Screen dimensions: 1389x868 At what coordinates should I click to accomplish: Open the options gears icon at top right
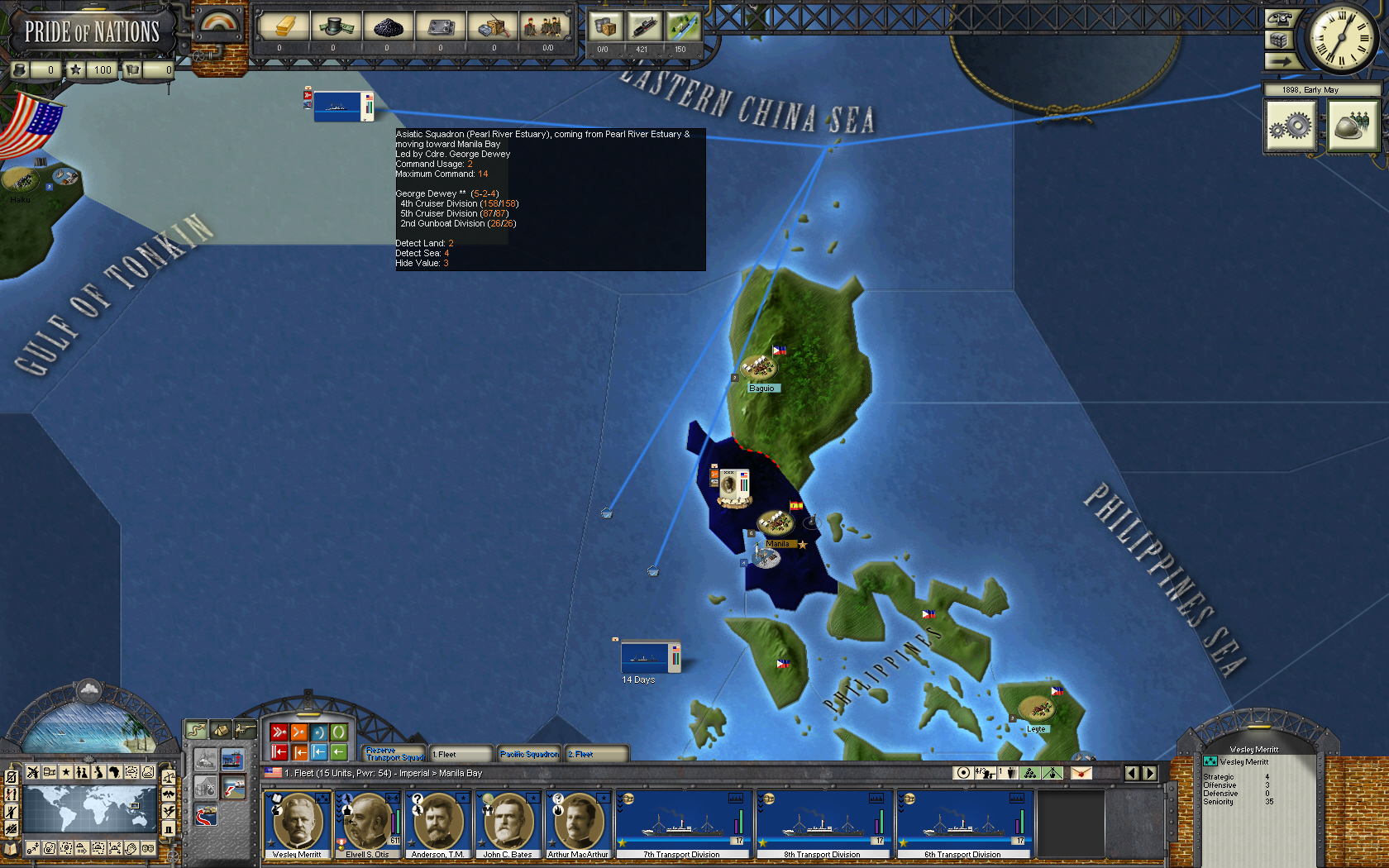pyautogui.click(x=1291, y=126)
